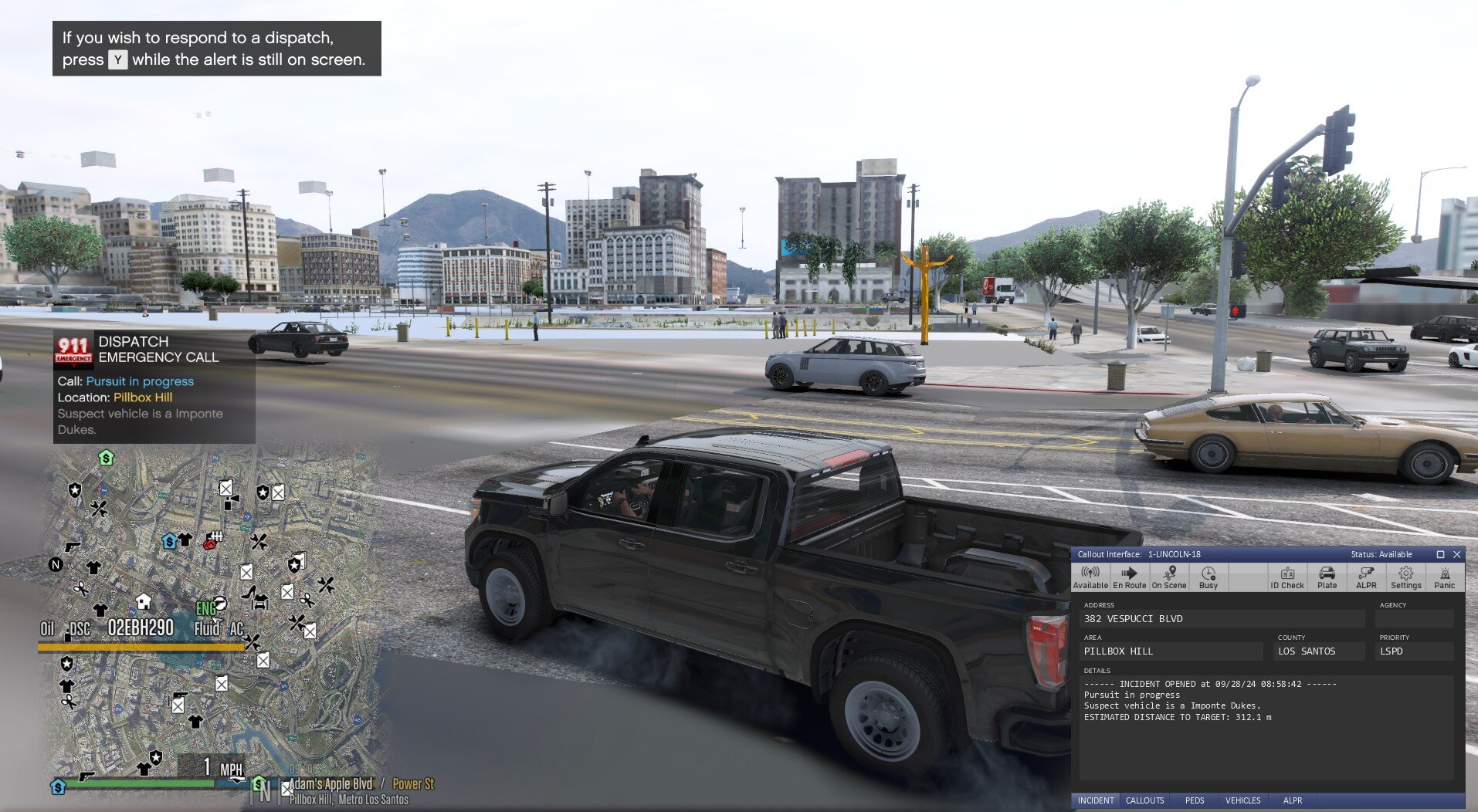Close the Callout Interface window
This screenshot has width=1478, height=812.
[x=1457, y=554]
